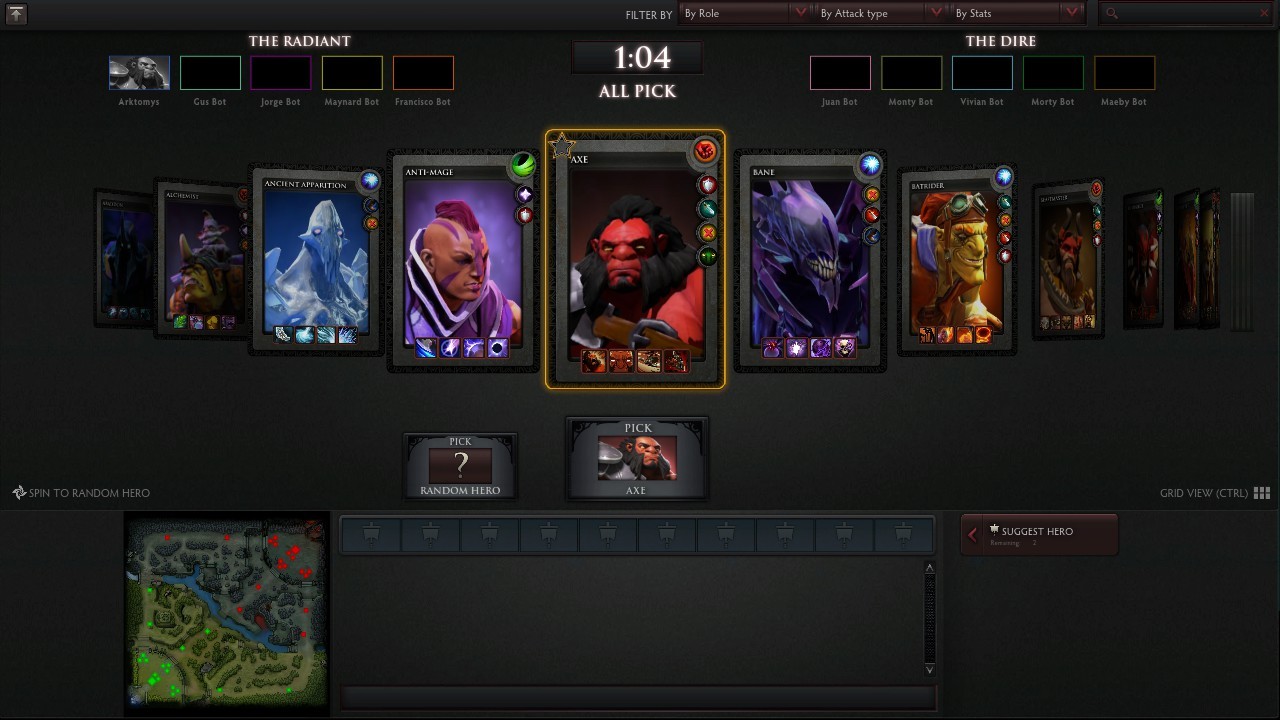Click the Batrider hero portrait
This screenshot has height=720, width=1280.
click(957, 255)
